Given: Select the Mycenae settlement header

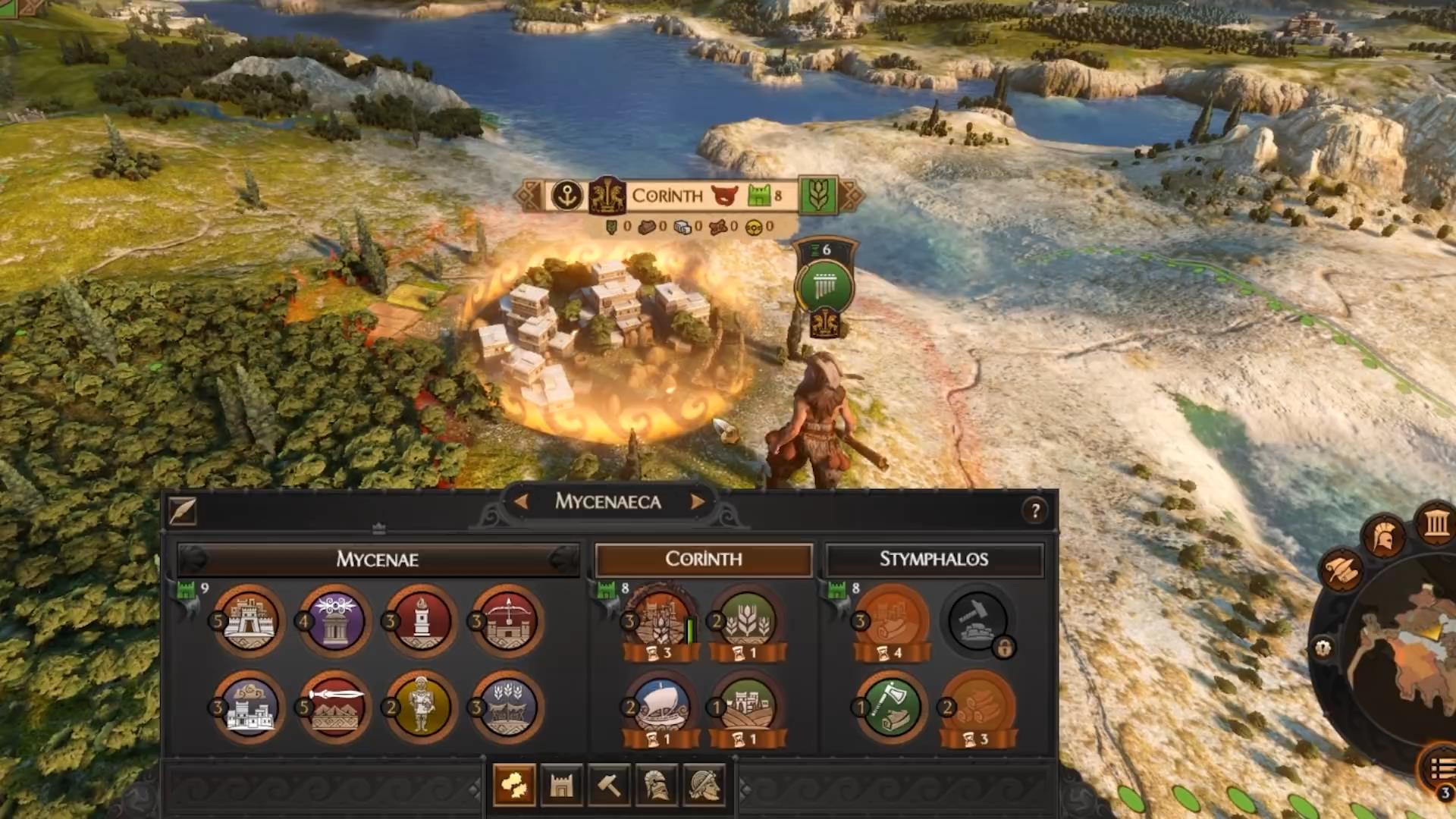Looking at the screenshot, I should tap(378, 560).
